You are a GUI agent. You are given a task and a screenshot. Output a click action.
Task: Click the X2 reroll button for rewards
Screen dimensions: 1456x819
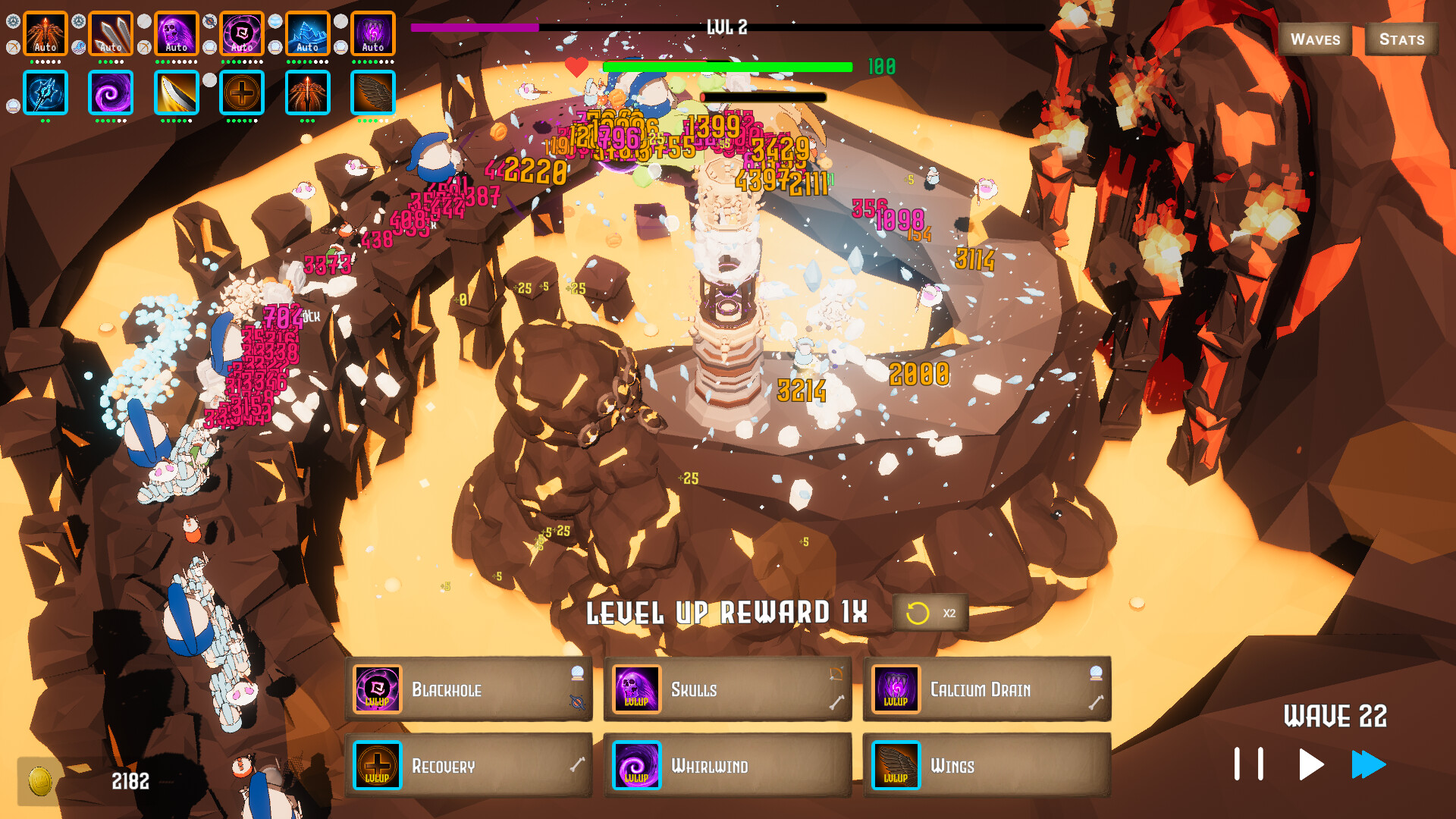tap(930, 613)
